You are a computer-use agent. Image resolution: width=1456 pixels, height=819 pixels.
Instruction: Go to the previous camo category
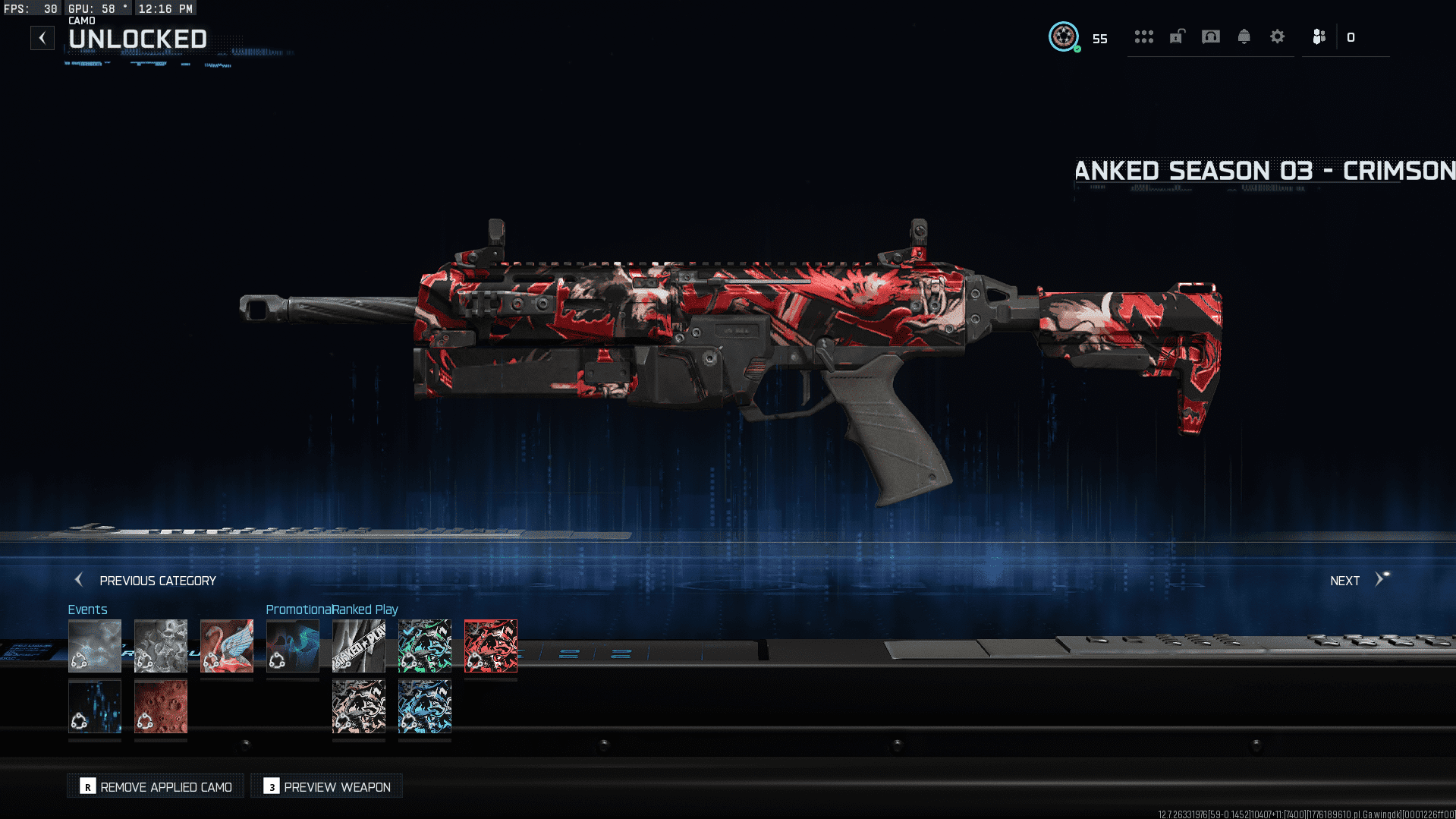pos(145,581)
